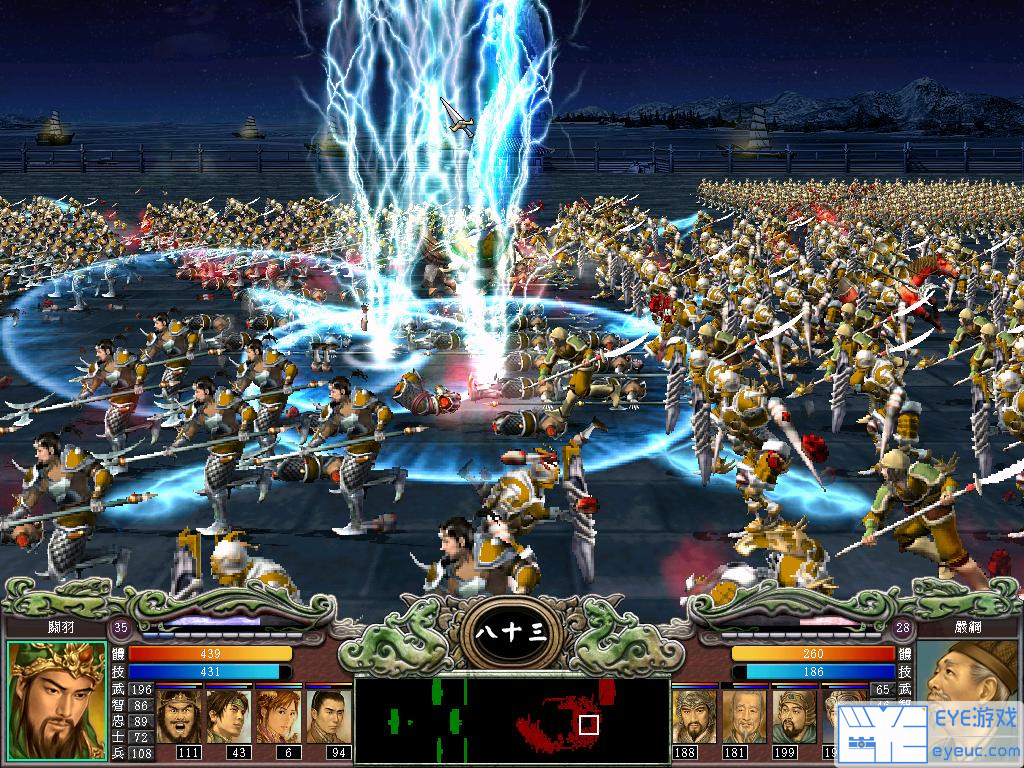This screenshot has width=1024, height=768.
Task: Pick the female officer portrait with 6 troops
Action: pyautogui.click(x=278, y=714)
